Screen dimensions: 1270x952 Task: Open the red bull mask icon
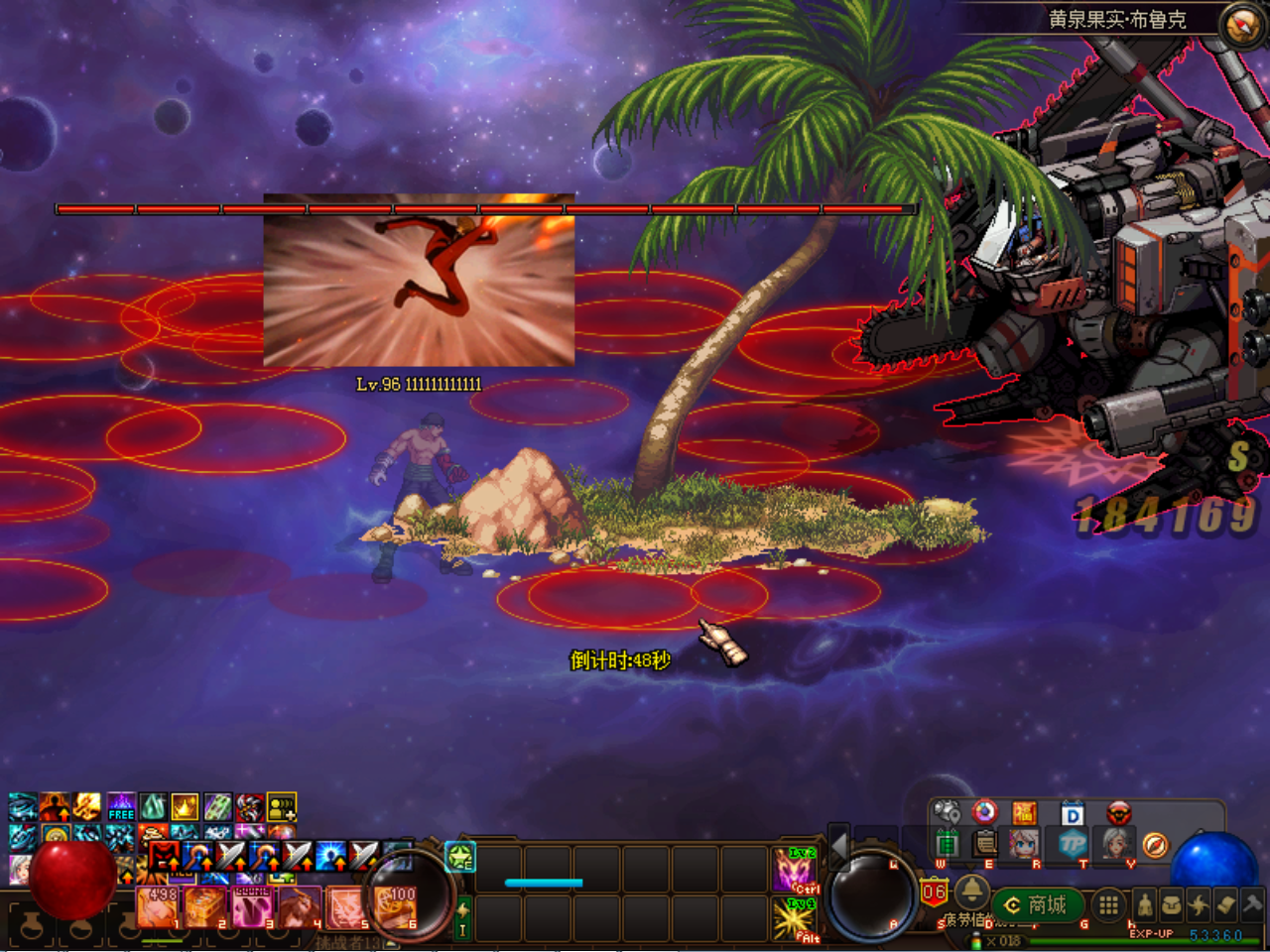(1118, 814)
